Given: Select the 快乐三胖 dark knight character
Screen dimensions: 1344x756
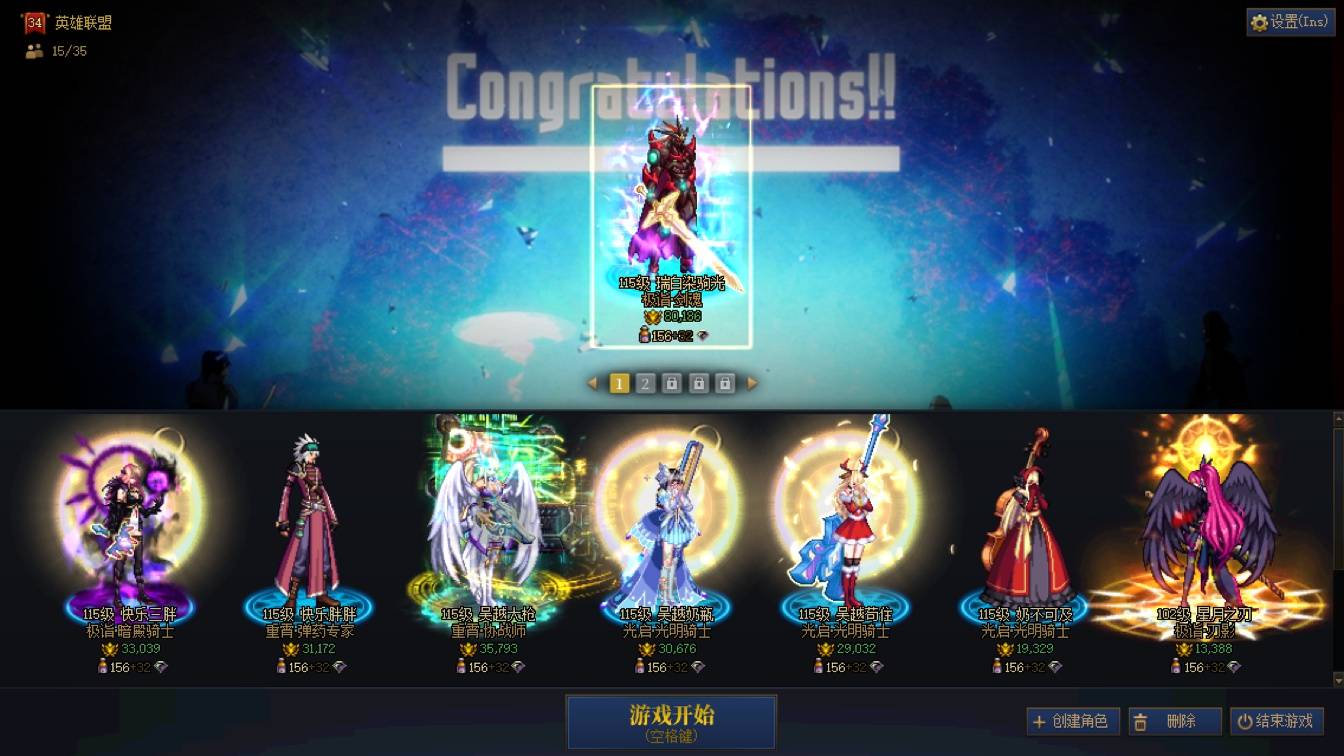Looking at the screenshot, I should (x=130, y=520).
